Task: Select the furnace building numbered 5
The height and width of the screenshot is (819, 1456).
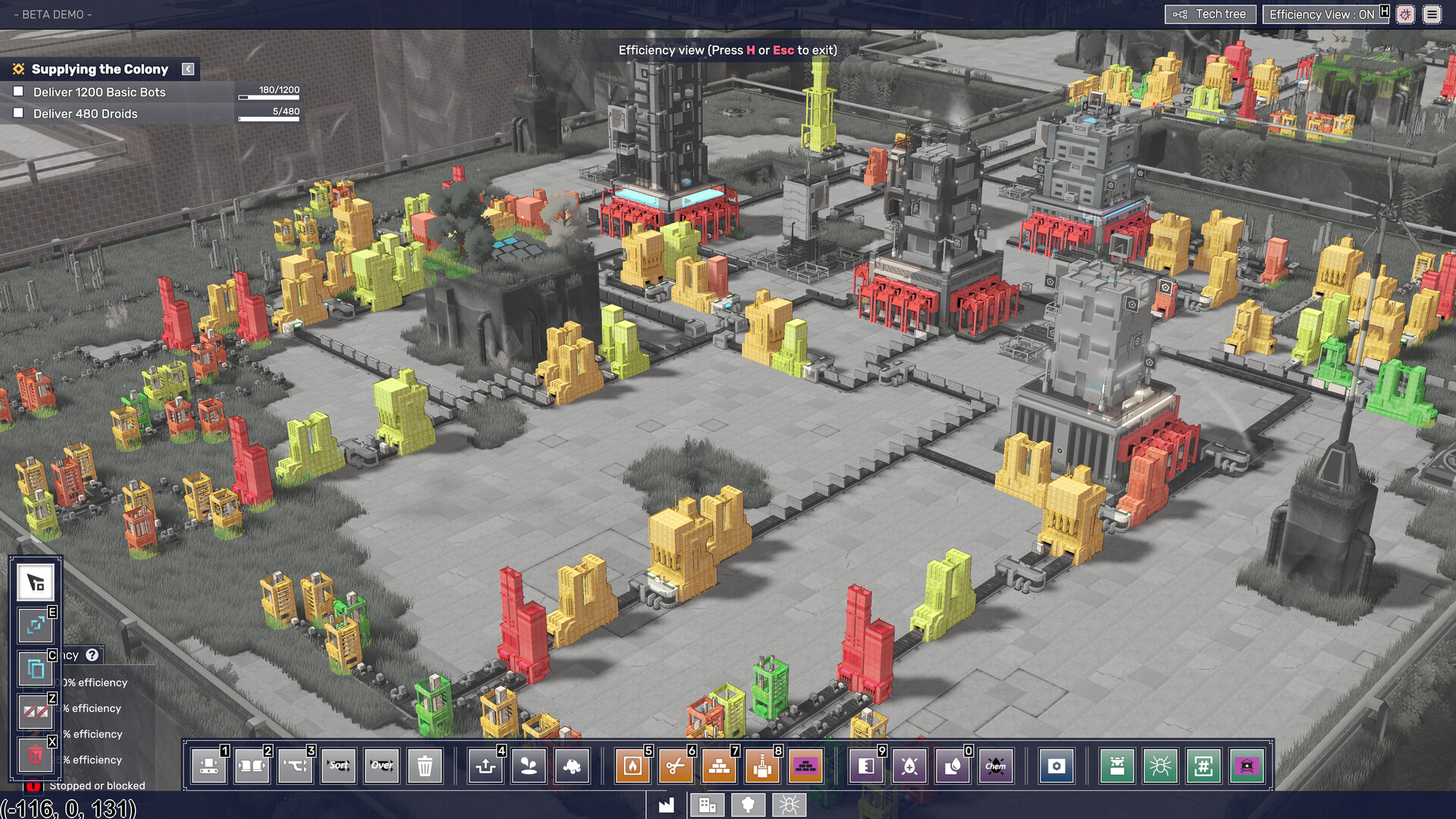Action: [x=632, y=767]
